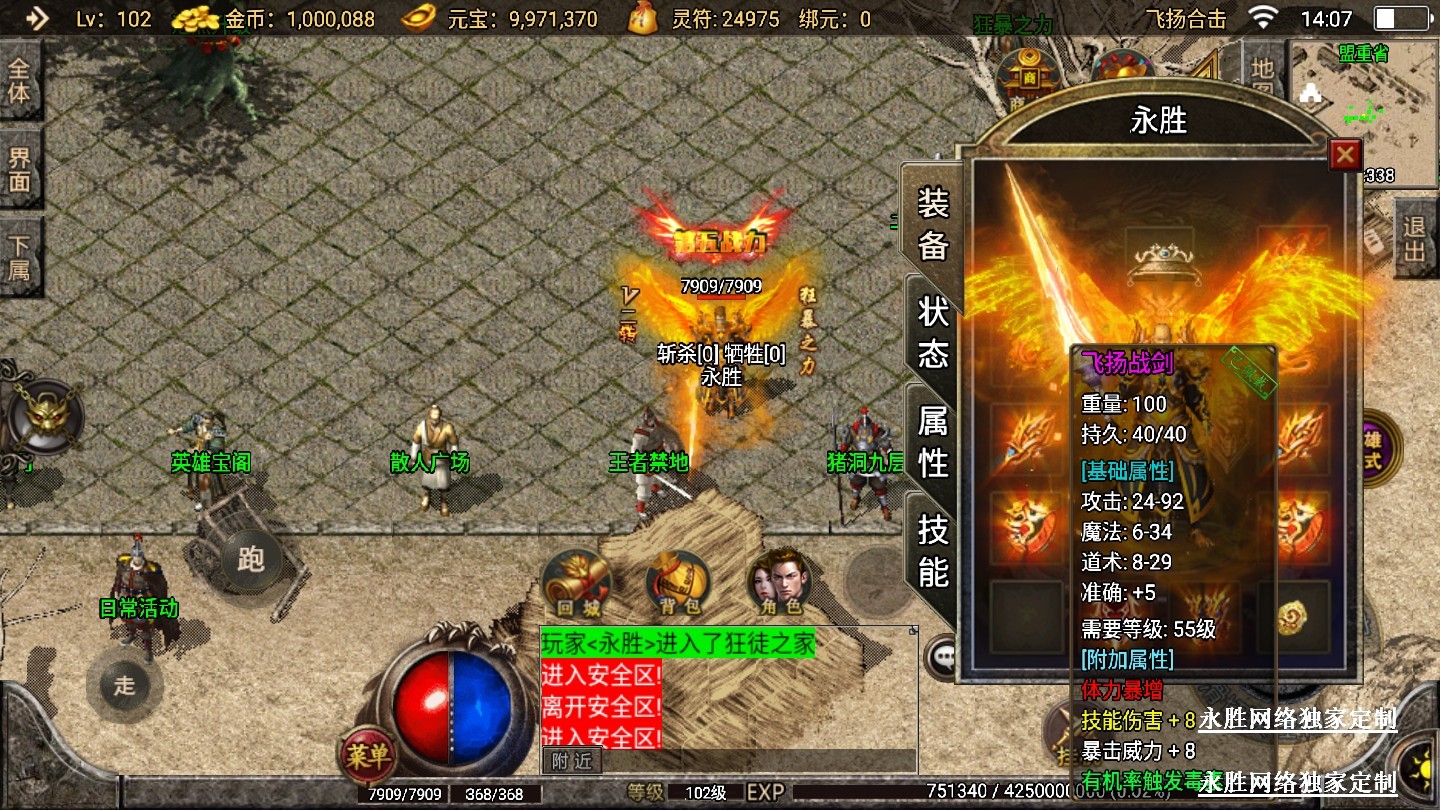
Task: Click the 附近 nearby chat channel button
Action: 572,761
